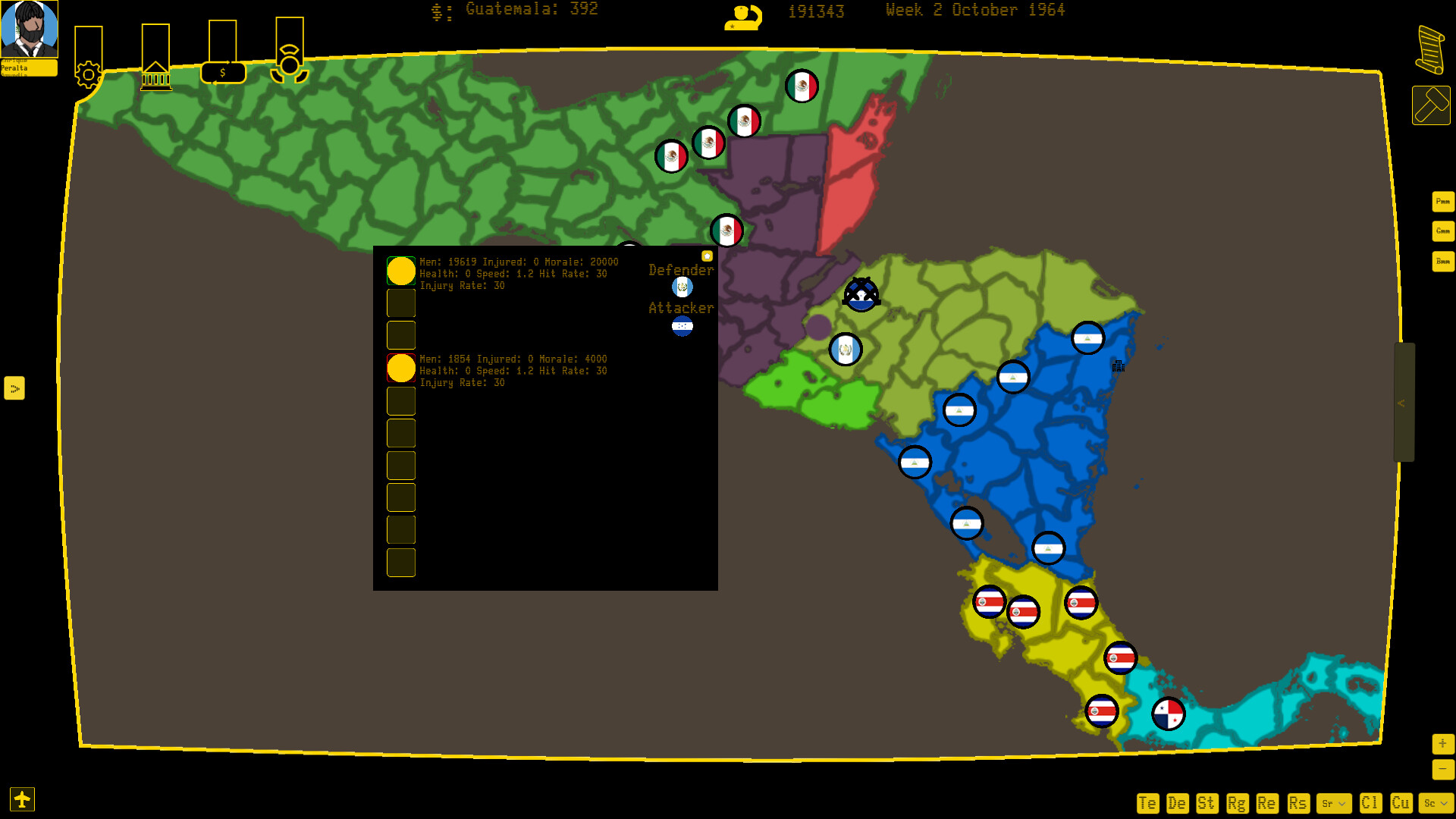This screenshot has width=1456, height=819.
Task: Select the Guatemala defender flag
Action: (682, 287)
